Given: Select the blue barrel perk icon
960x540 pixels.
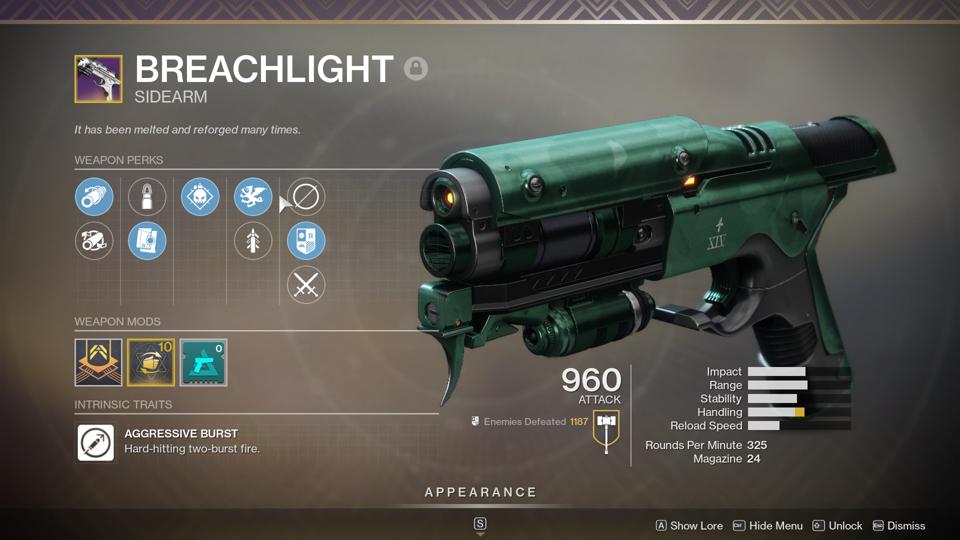Looking at the screenshot, I should (x=95, y=197).
